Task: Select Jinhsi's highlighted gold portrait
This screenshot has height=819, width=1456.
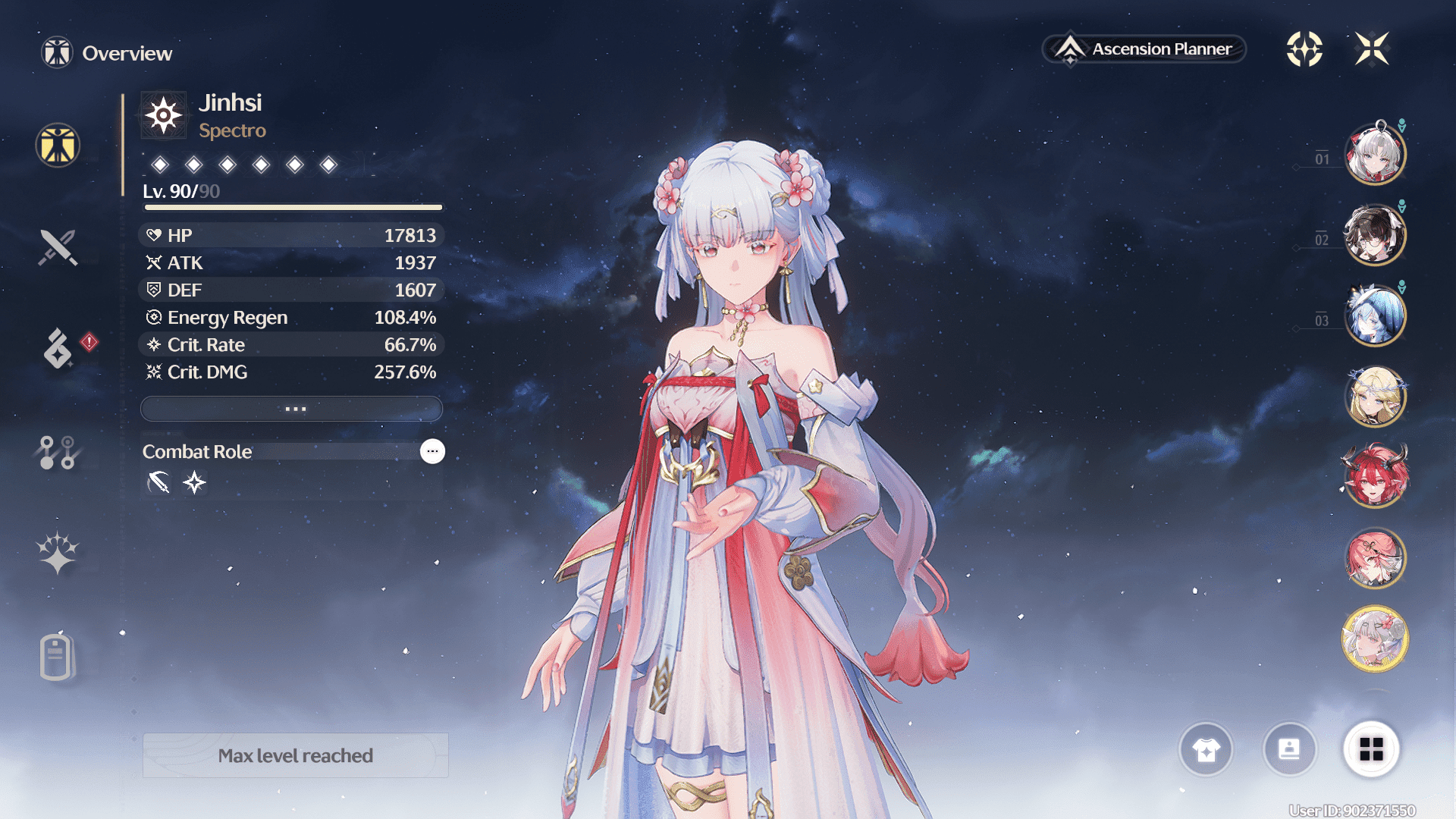Action: [x=1375, y=639]
